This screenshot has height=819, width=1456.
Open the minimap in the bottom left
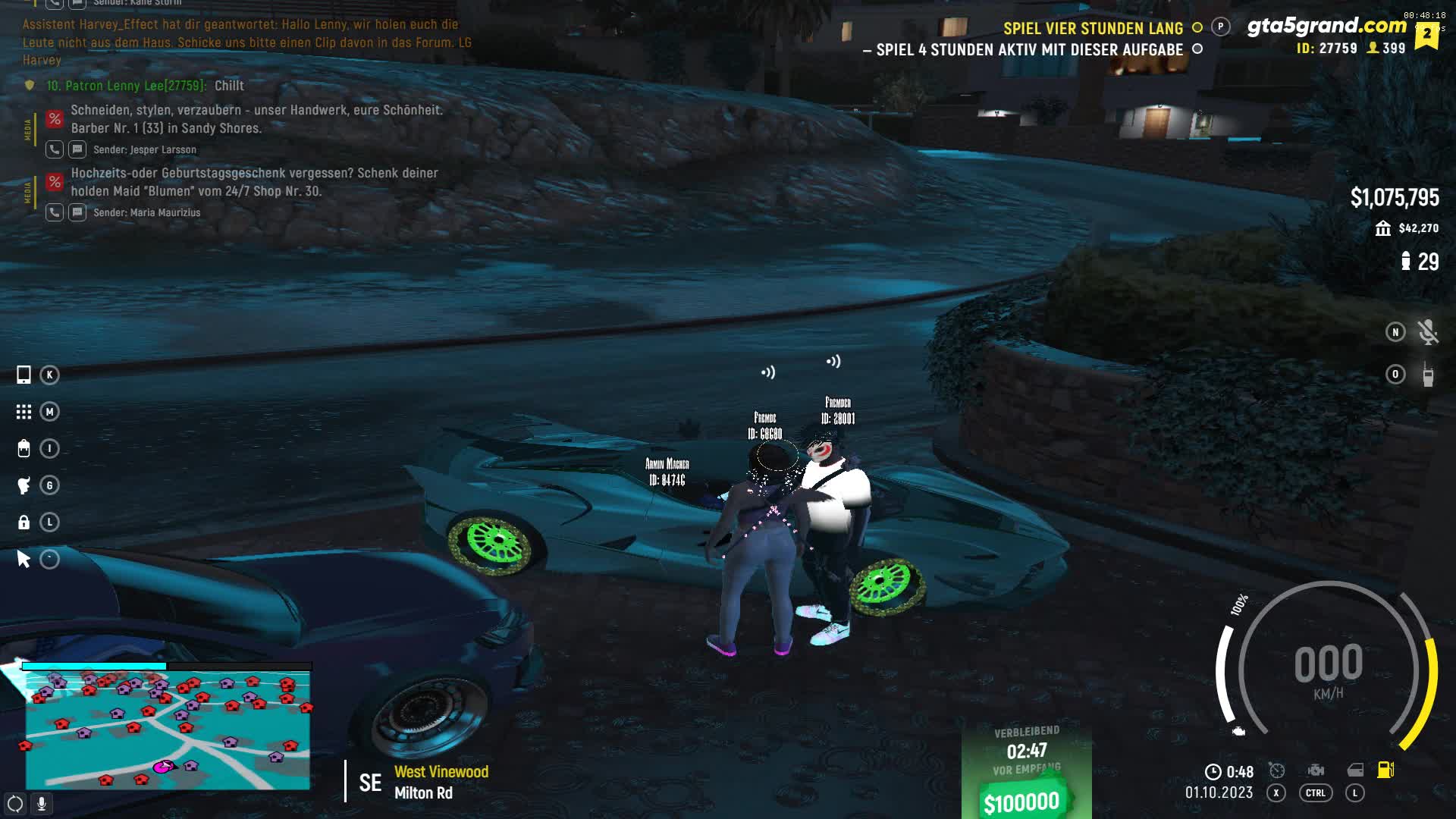[167, 730]
